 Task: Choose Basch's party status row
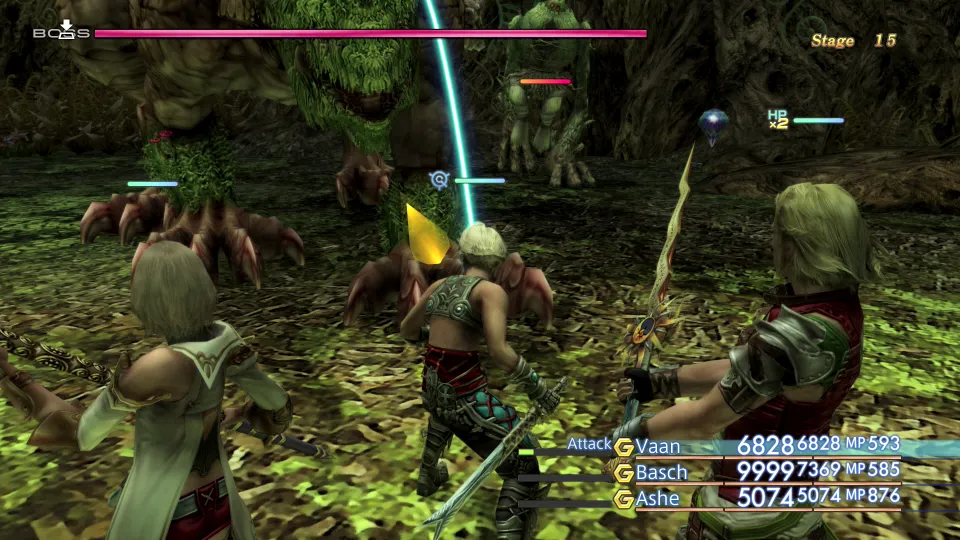pos(662,472)
